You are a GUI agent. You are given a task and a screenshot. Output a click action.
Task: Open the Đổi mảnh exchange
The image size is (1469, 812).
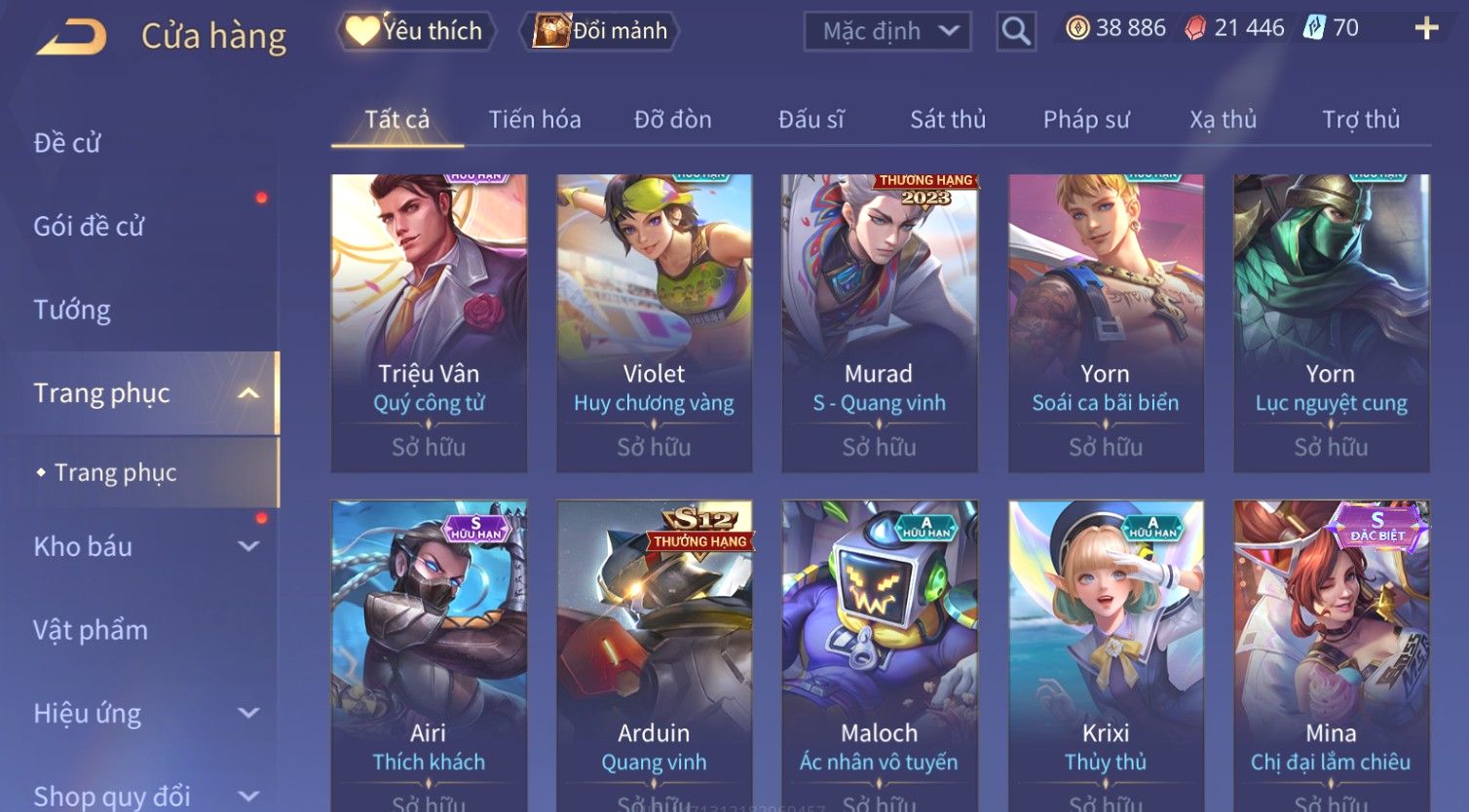click(x=601, y=31)
